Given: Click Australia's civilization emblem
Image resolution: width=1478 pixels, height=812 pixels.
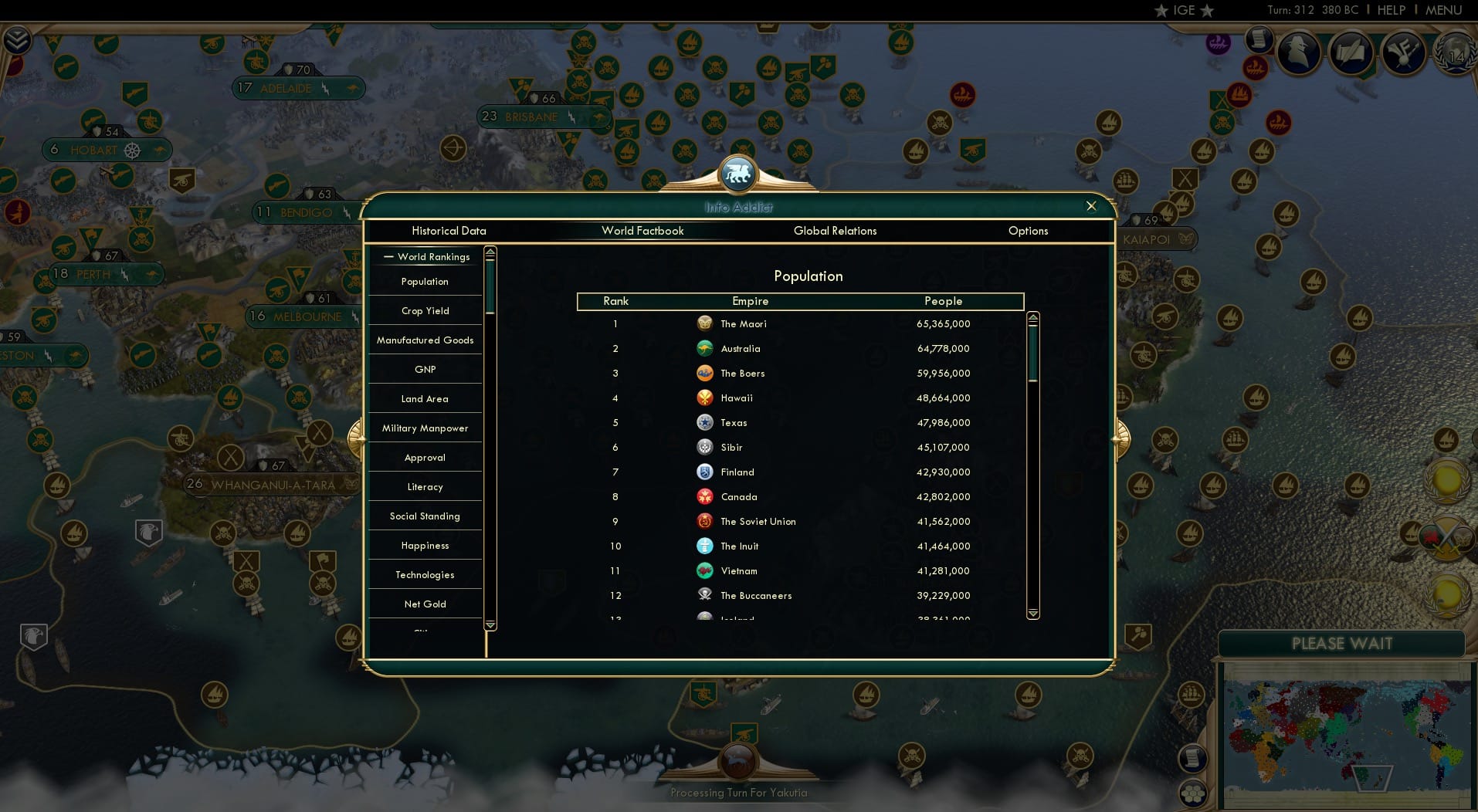Looking at the screenshot, I should pyautogui.click(x=705, y=349).
